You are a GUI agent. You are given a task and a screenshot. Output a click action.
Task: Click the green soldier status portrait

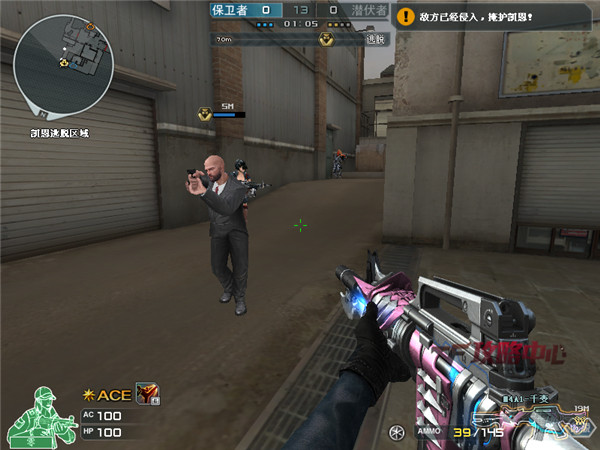coord(43,416)
